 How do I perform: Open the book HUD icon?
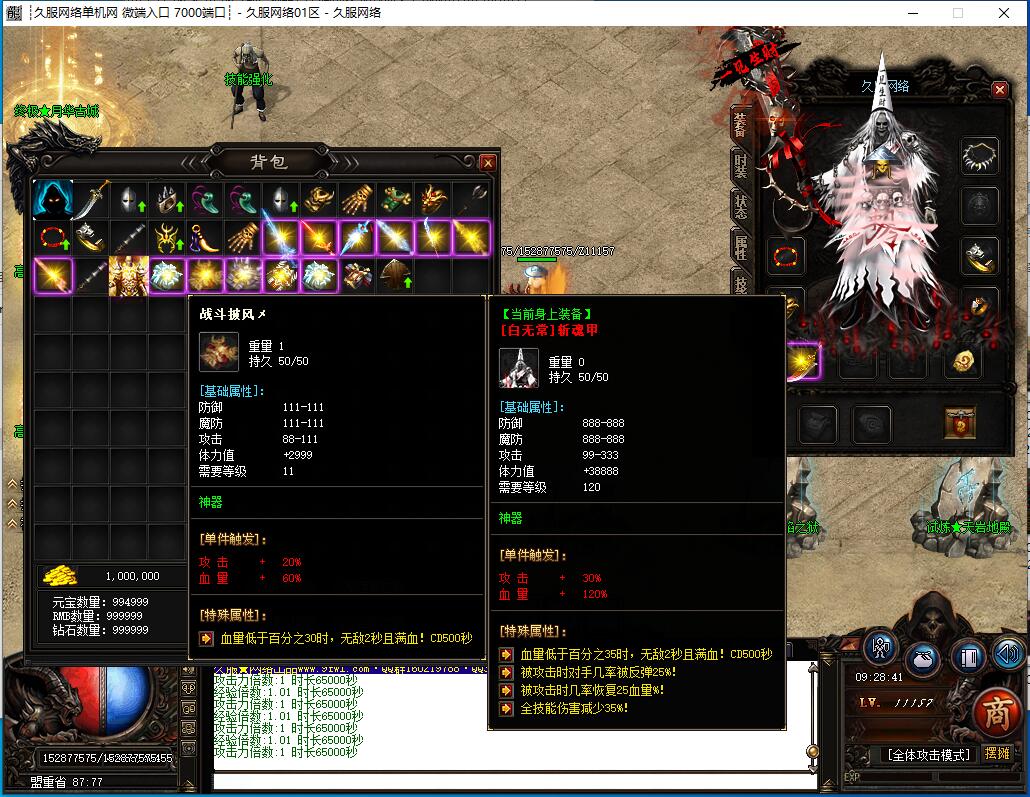(x=967, y=657)
